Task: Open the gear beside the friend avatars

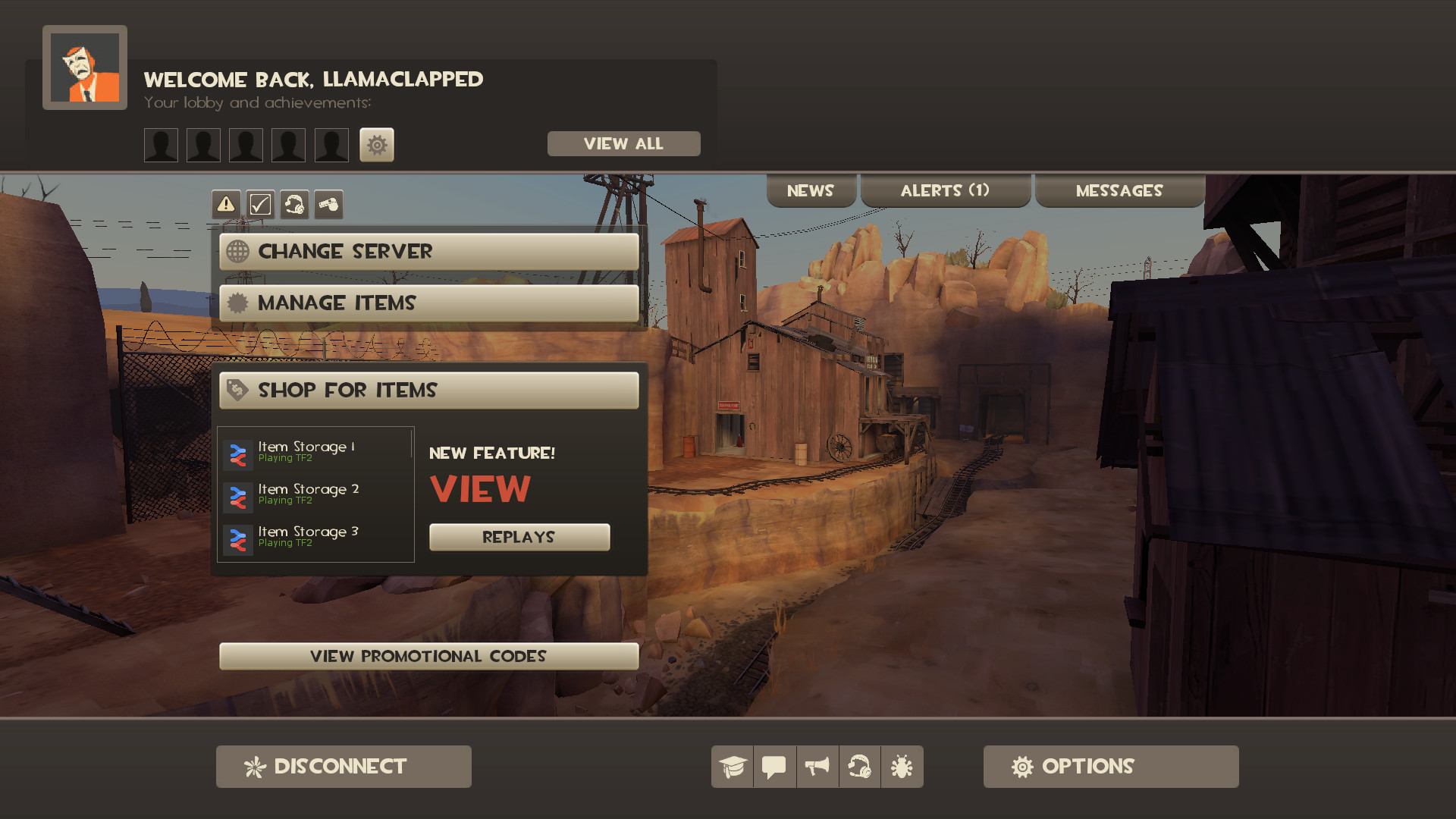Action: pyautogui.click(x=377, y=144)
